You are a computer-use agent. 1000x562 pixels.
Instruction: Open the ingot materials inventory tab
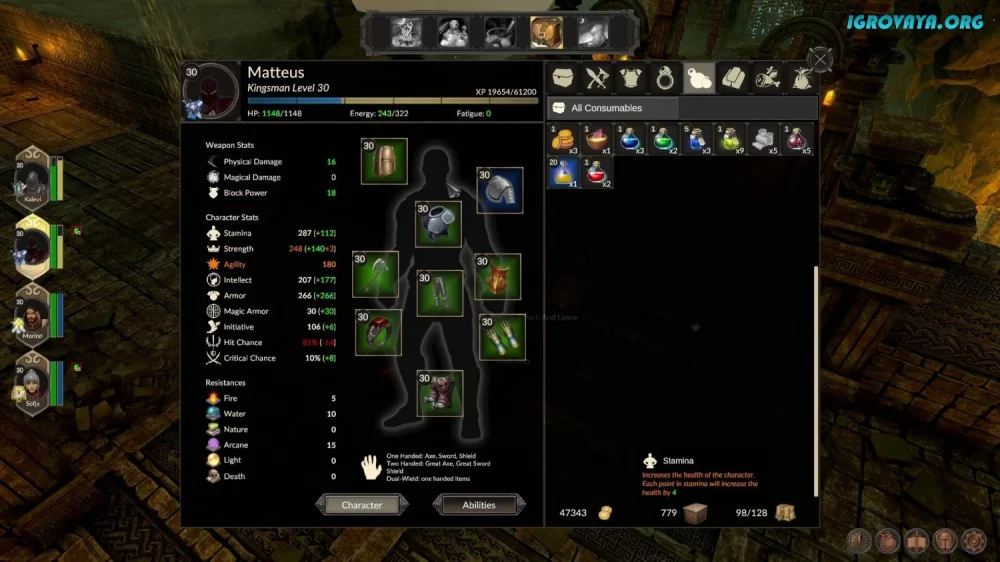(x=733, y=78)
